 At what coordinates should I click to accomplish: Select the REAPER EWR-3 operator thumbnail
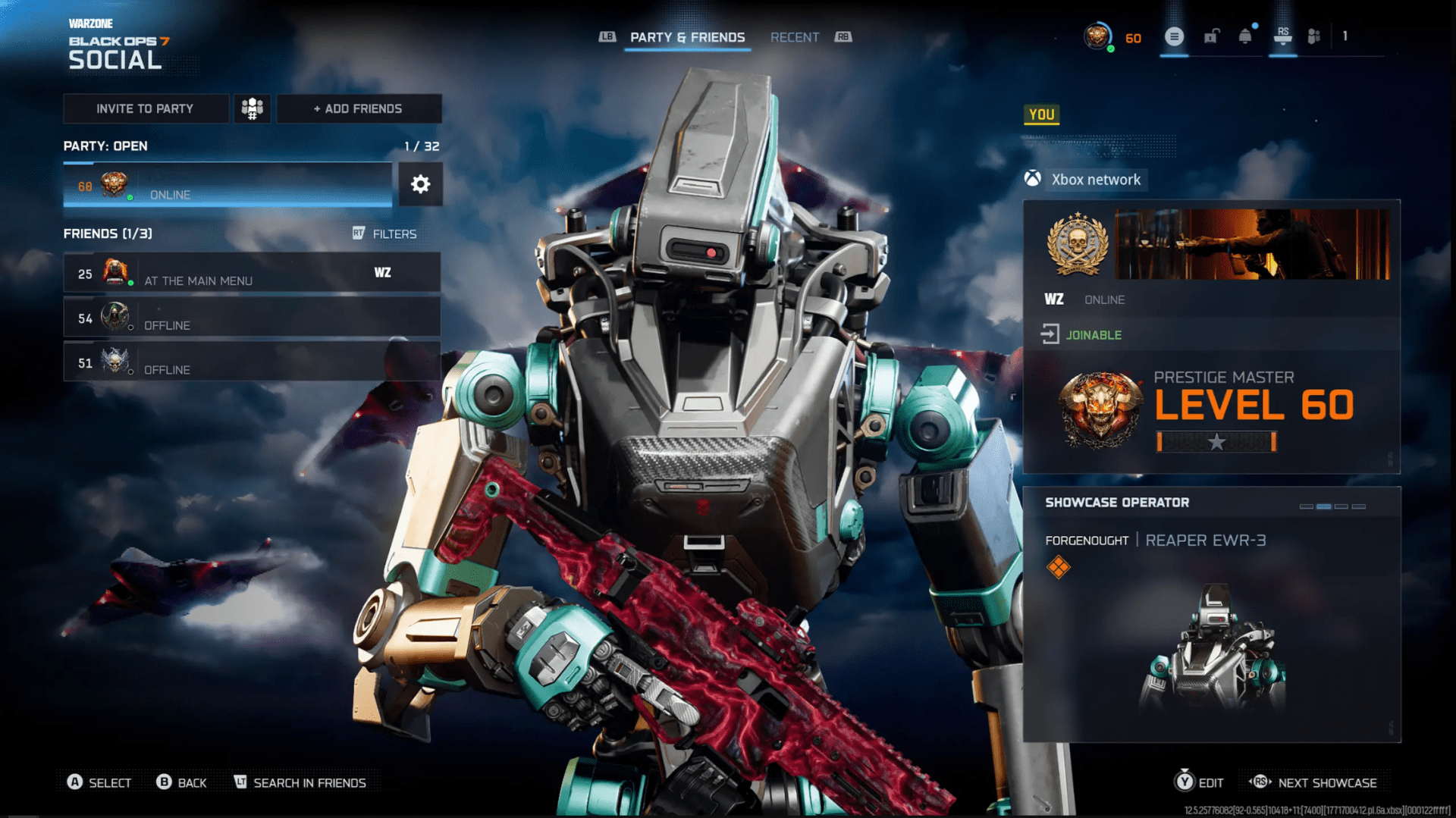[x=1213, y=652]
